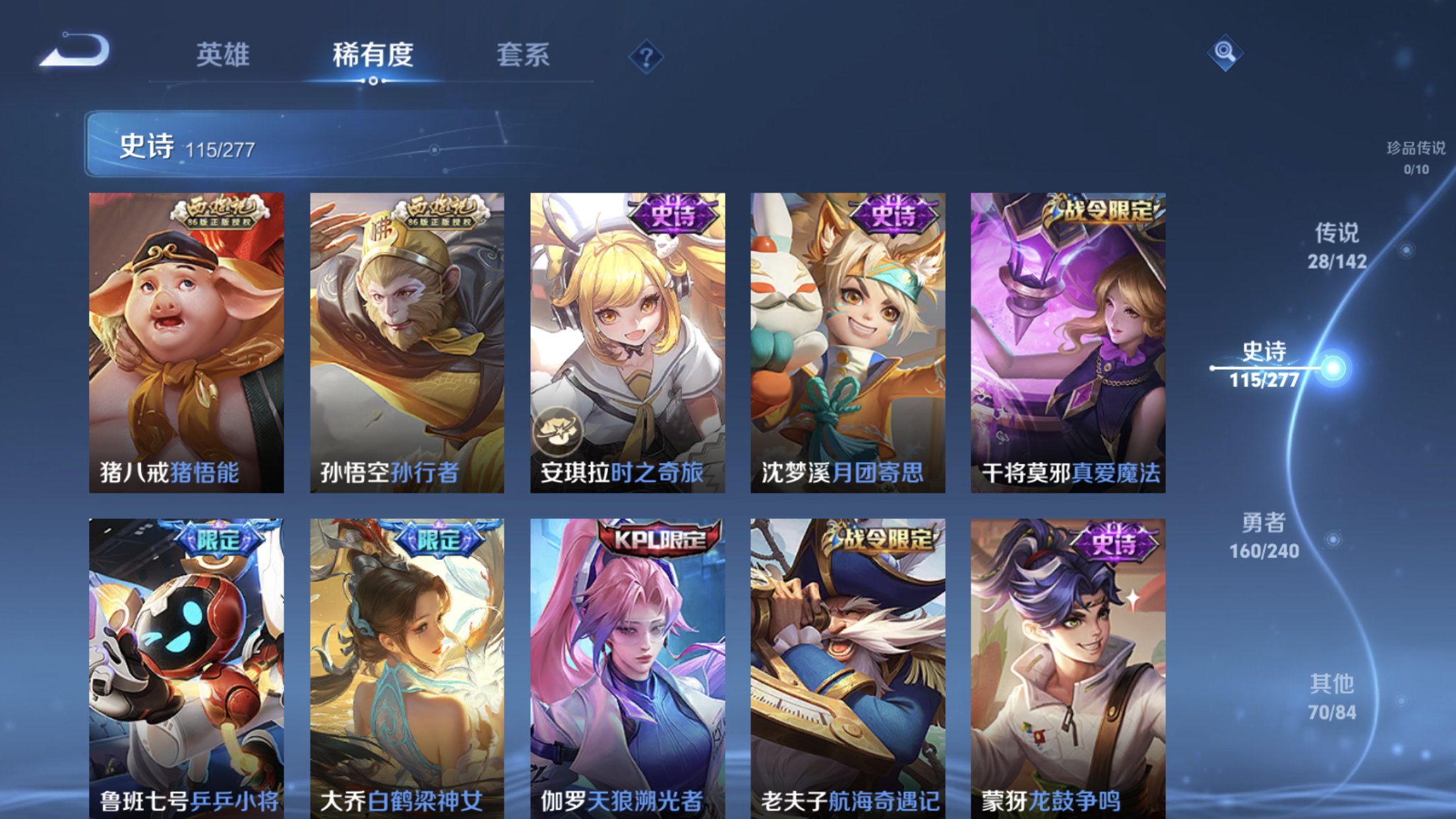Click the 史诗 badge on 蒙犽's card
This screenshot has width=1456, height=819.
tap(1114, 541)
